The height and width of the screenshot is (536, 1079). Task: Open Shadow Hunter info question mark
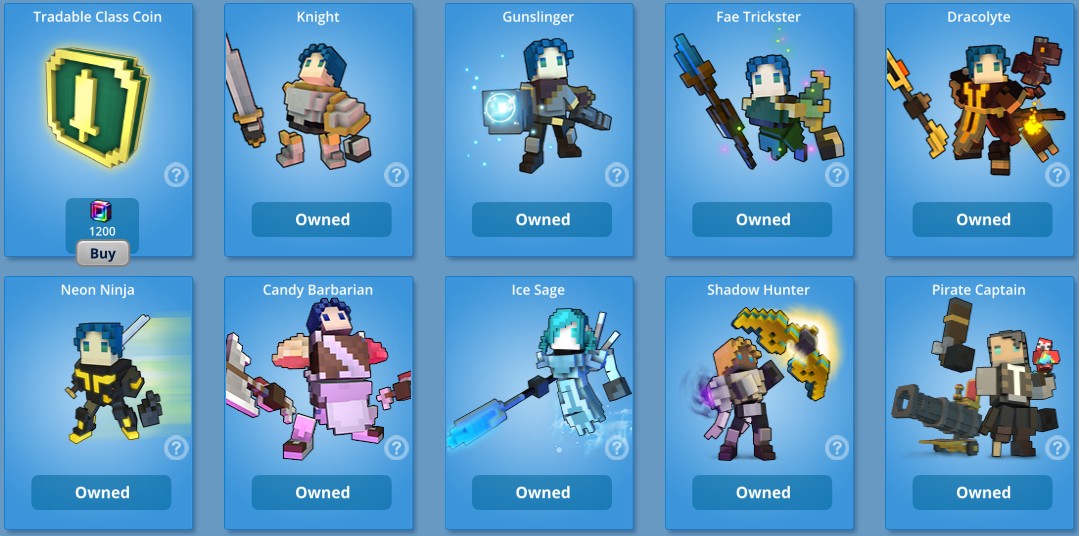(837, 447)
